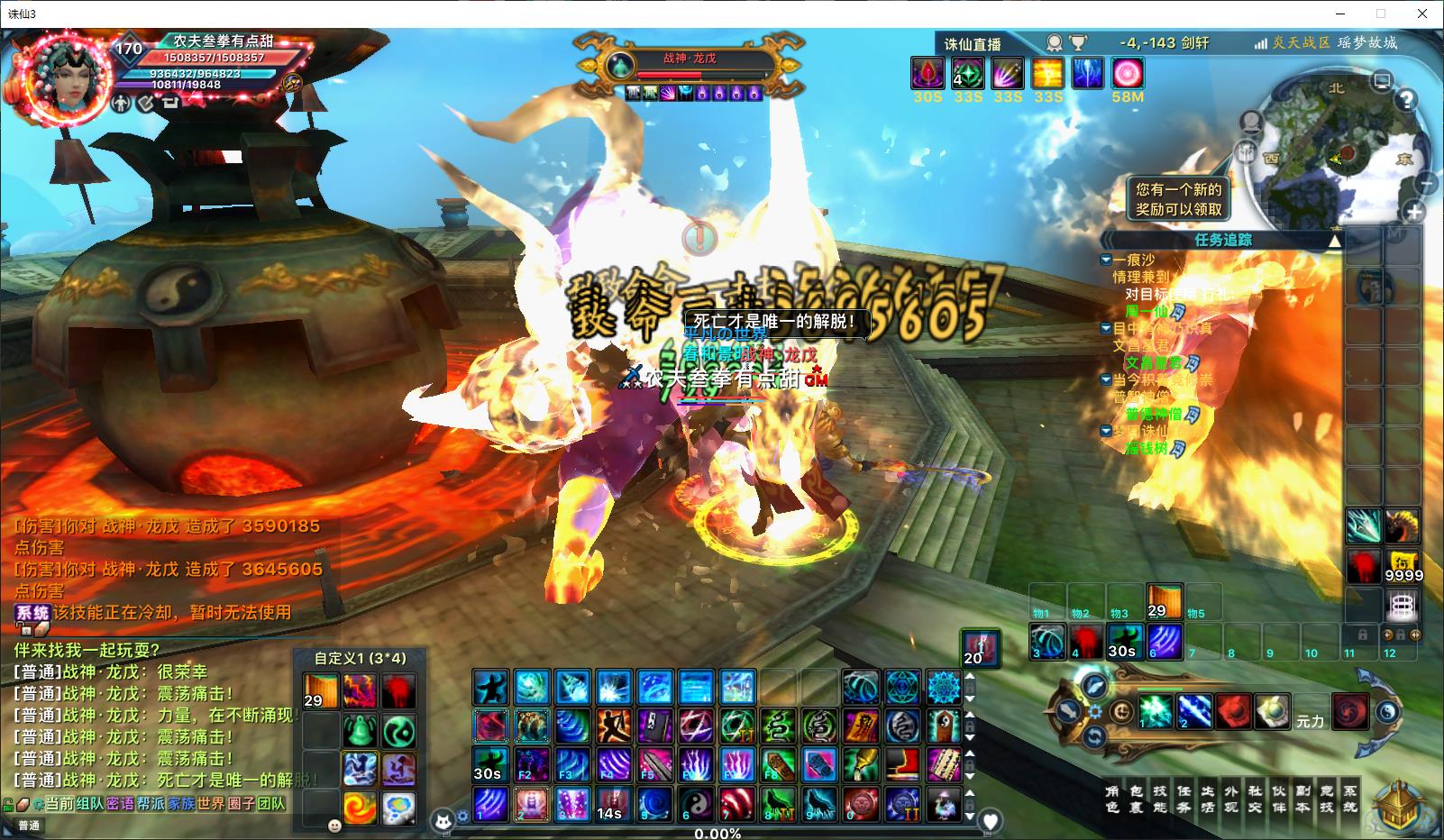Switch chat to the 世界 channel
The width and height of the screenshot is (1444, 840).
coord(210,803)
